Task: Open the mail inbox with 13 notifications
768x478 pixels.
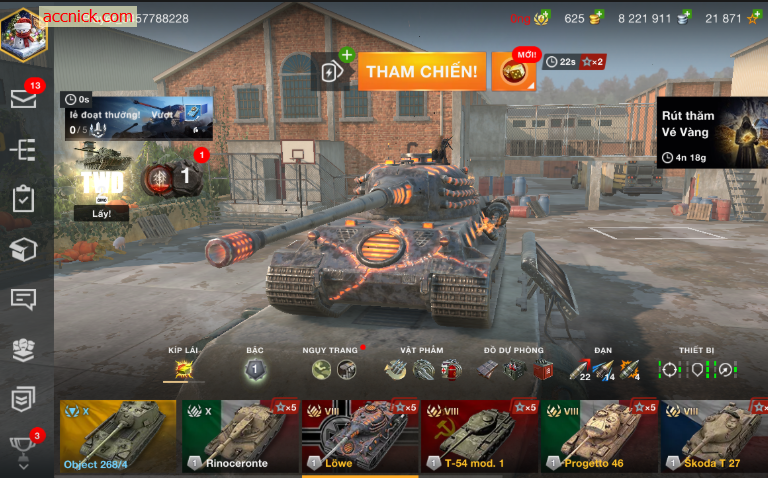Action: (x=24, y=98)
